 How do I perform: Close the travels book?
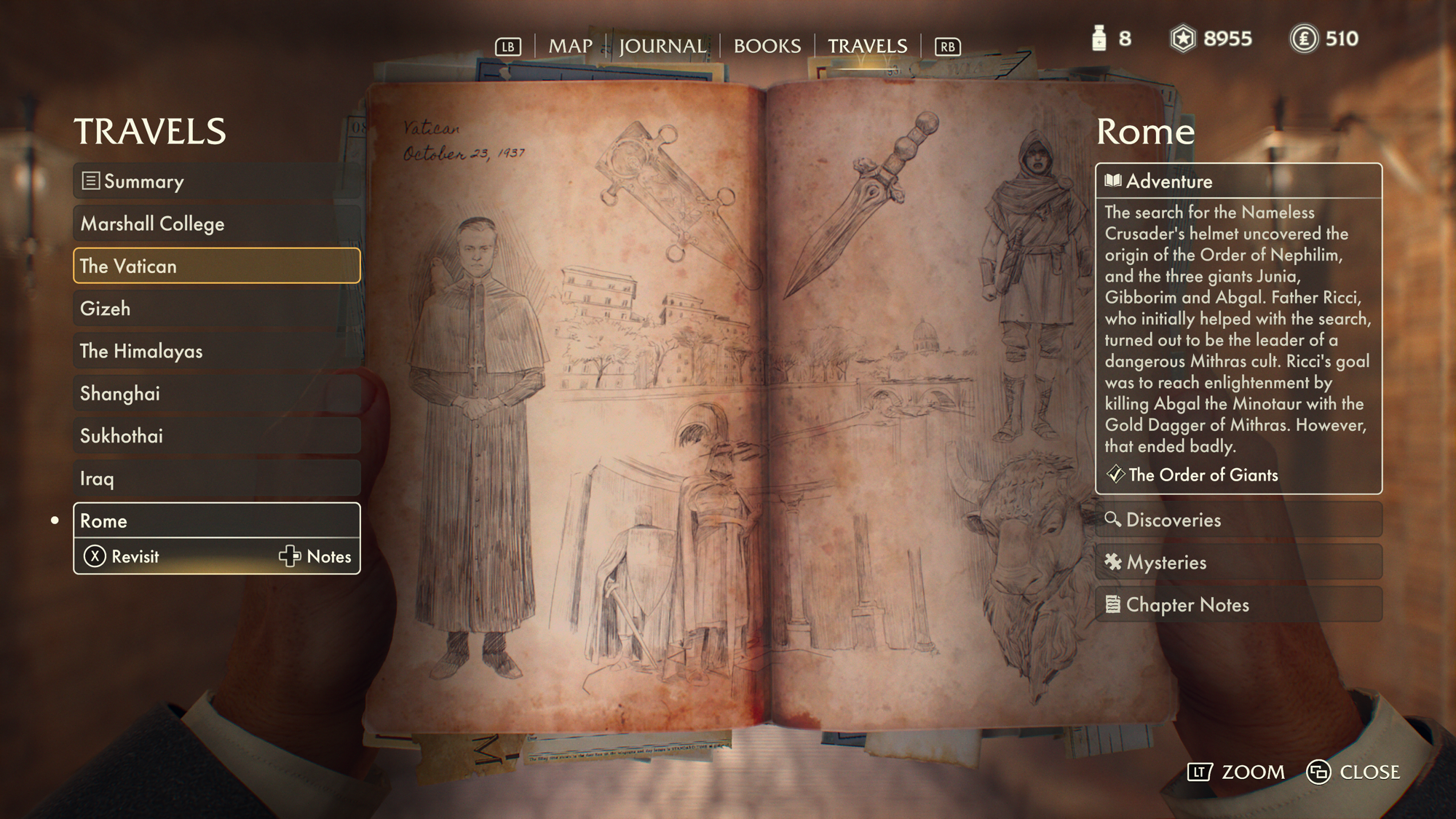1354,772
